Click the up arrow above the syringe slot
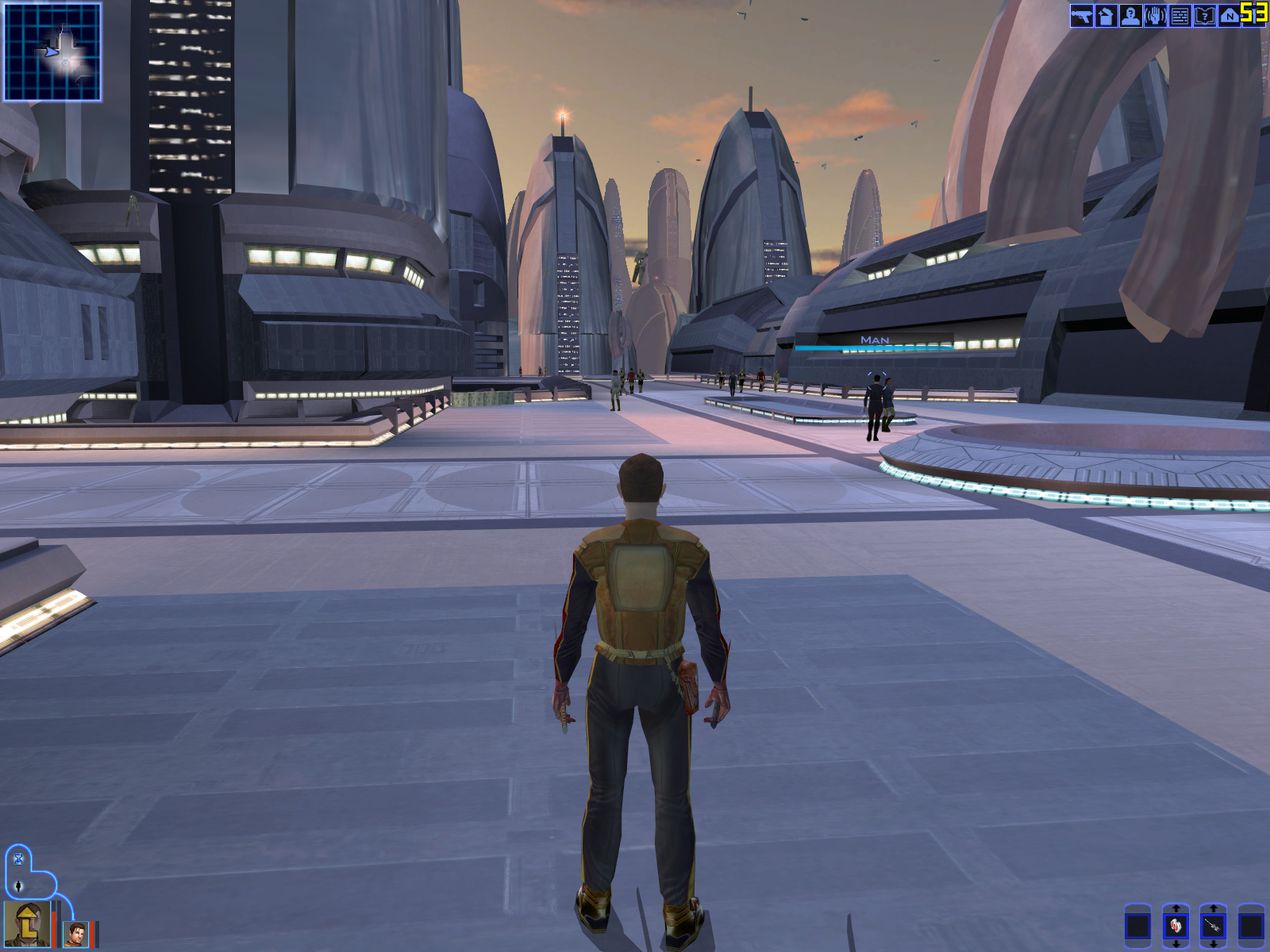This screenshot has height=952, width=1270. (x=1213, y=908)
